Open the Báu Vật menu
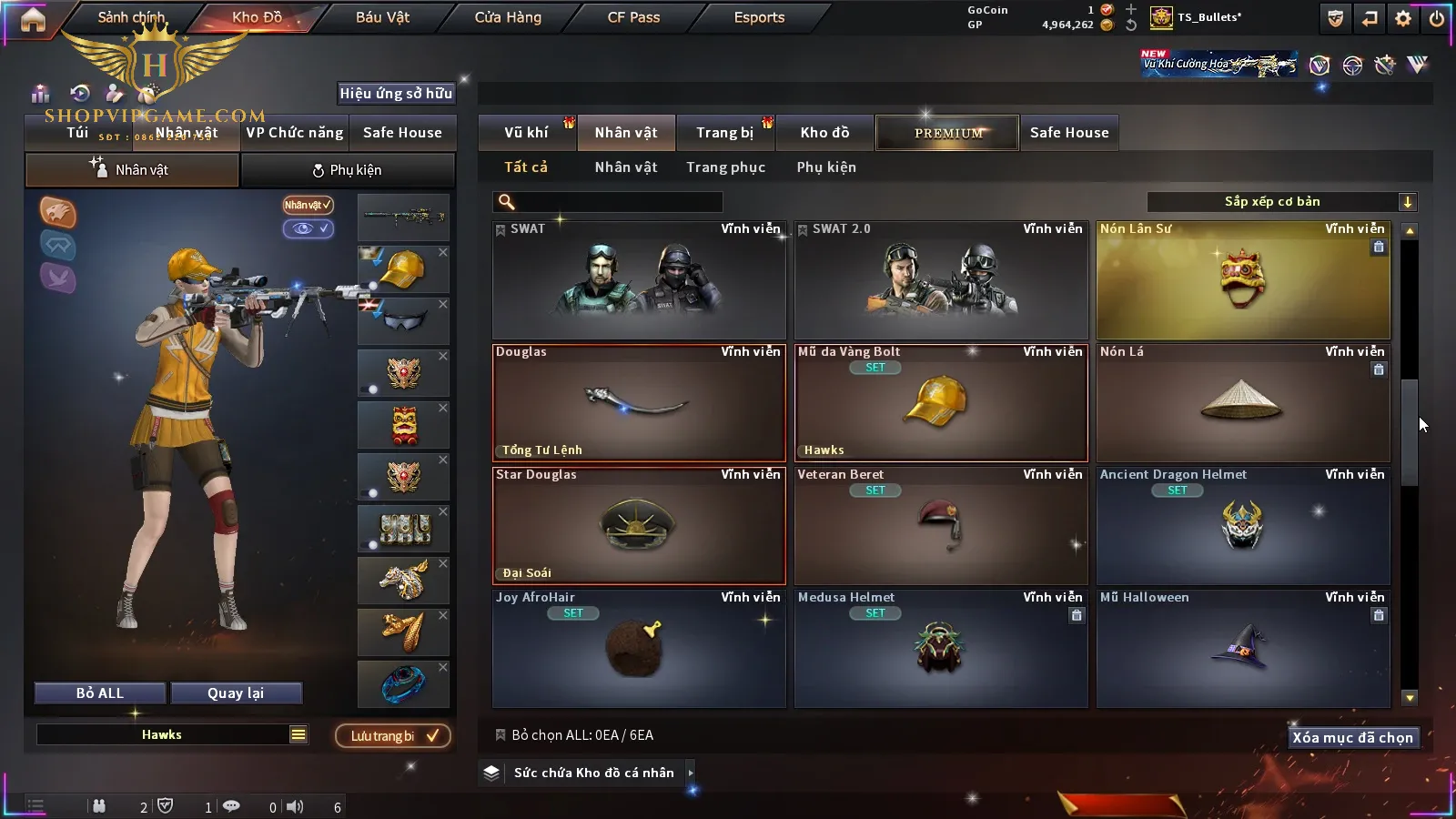The image size is (1456, 819). [382, 17]
